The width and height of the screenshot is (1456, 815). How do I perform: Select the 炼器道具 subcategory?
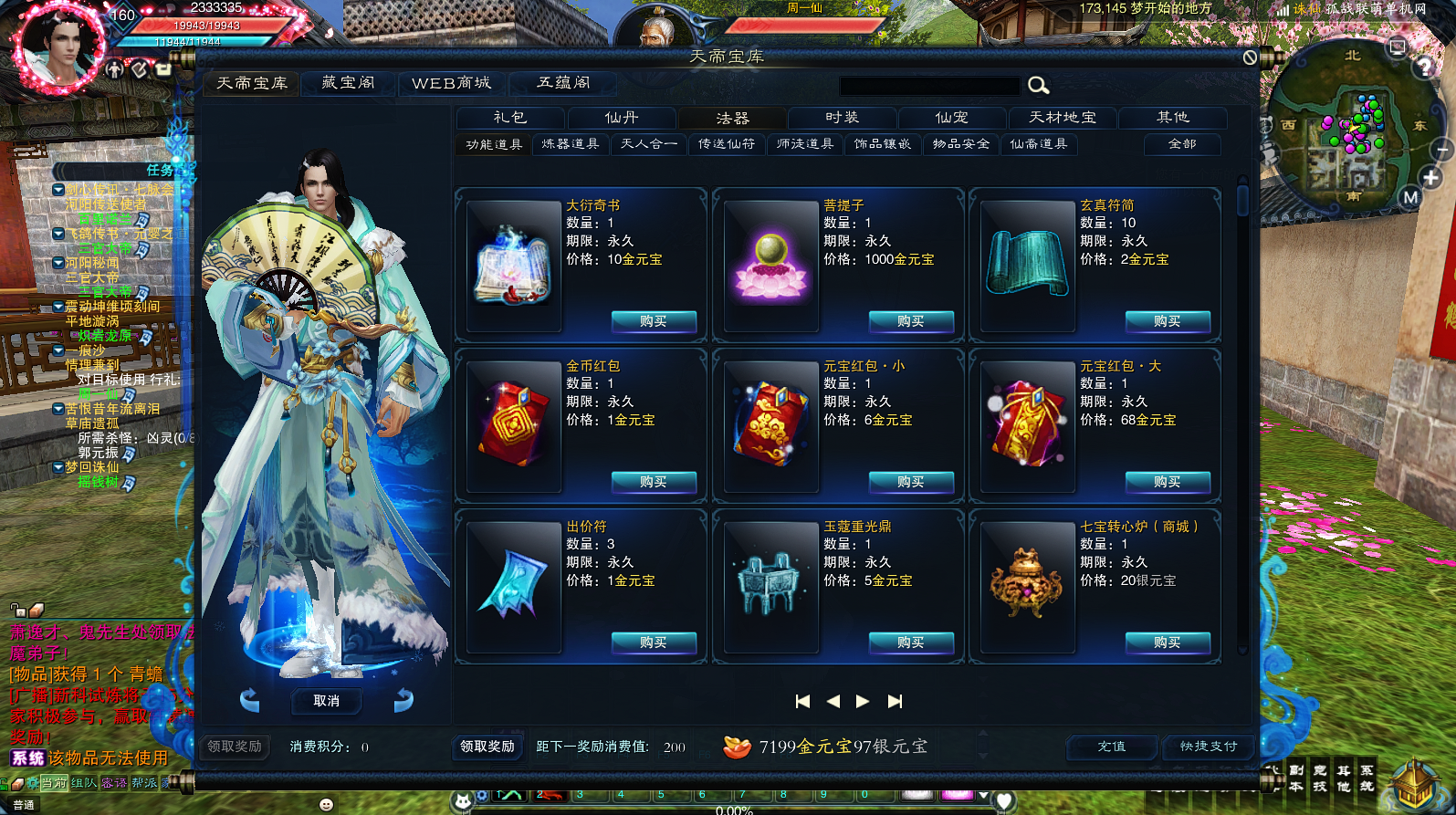pos(571,144)
